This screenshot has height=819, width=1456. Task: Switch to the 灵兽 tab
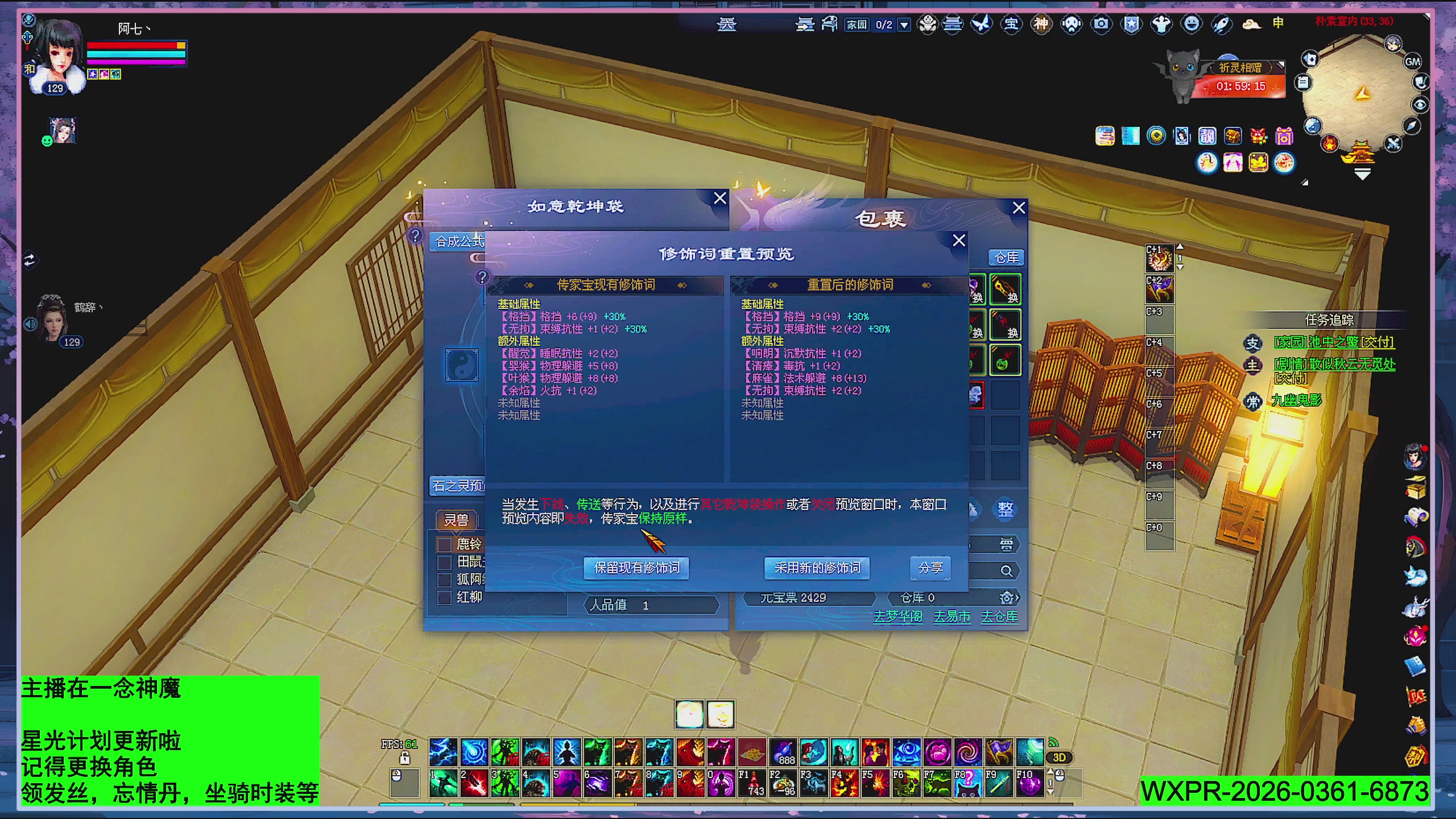pos(456,520)
